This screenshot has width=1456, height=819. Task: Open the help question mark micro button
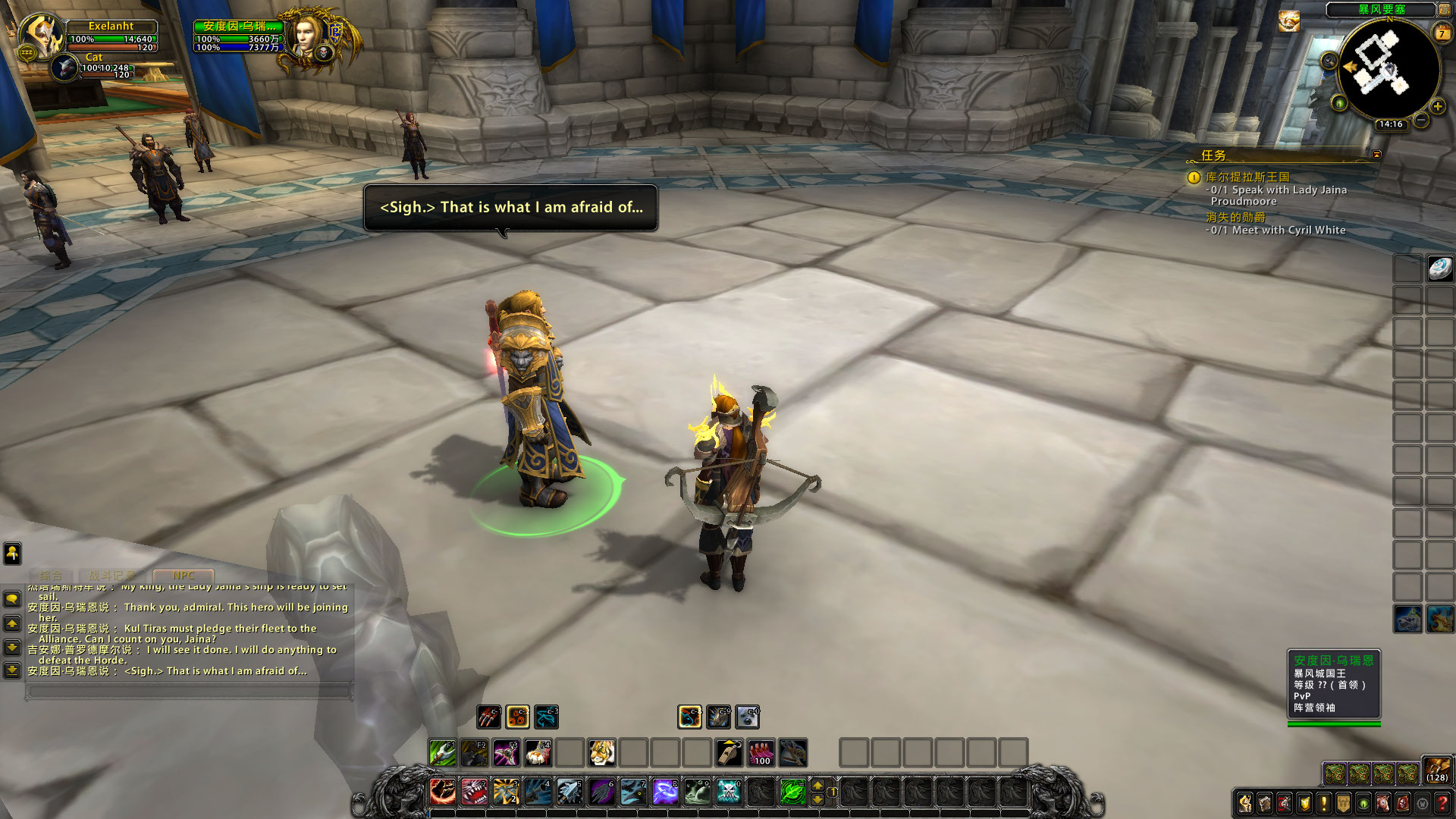1442,803
